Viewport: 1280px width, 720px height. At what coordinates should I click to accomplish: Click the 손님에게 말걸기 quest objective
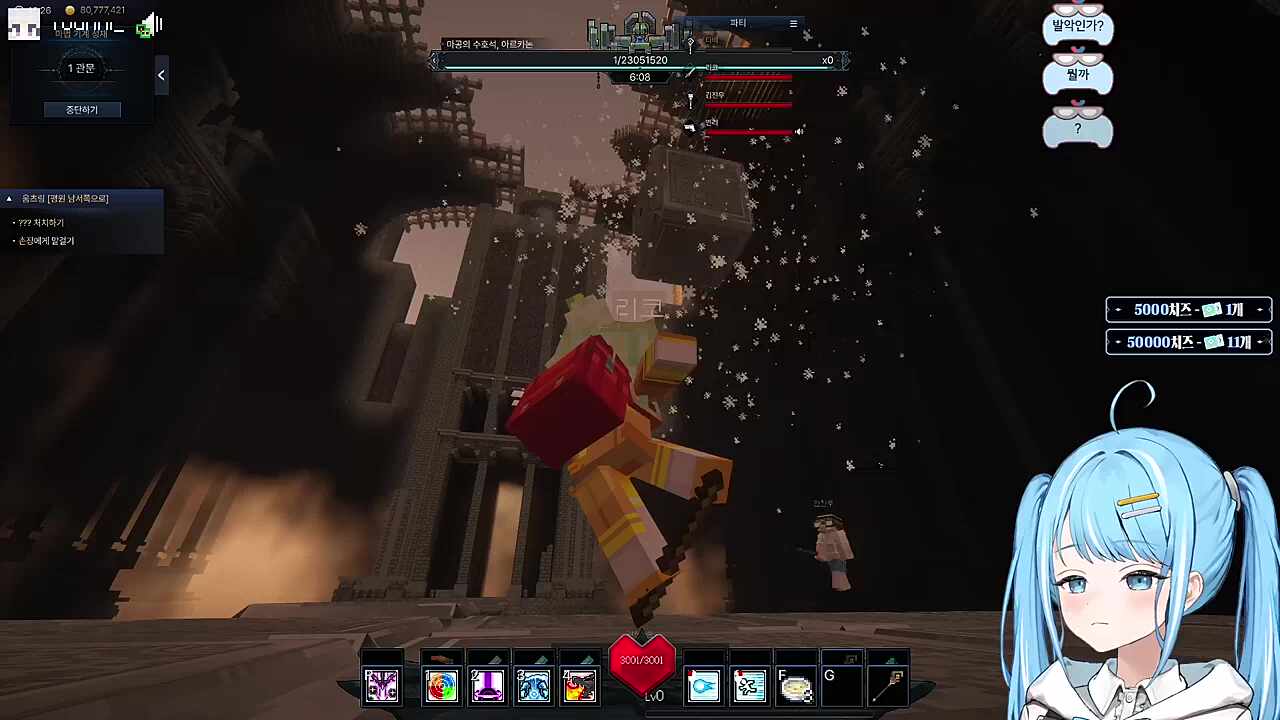[x=46, y=241]
